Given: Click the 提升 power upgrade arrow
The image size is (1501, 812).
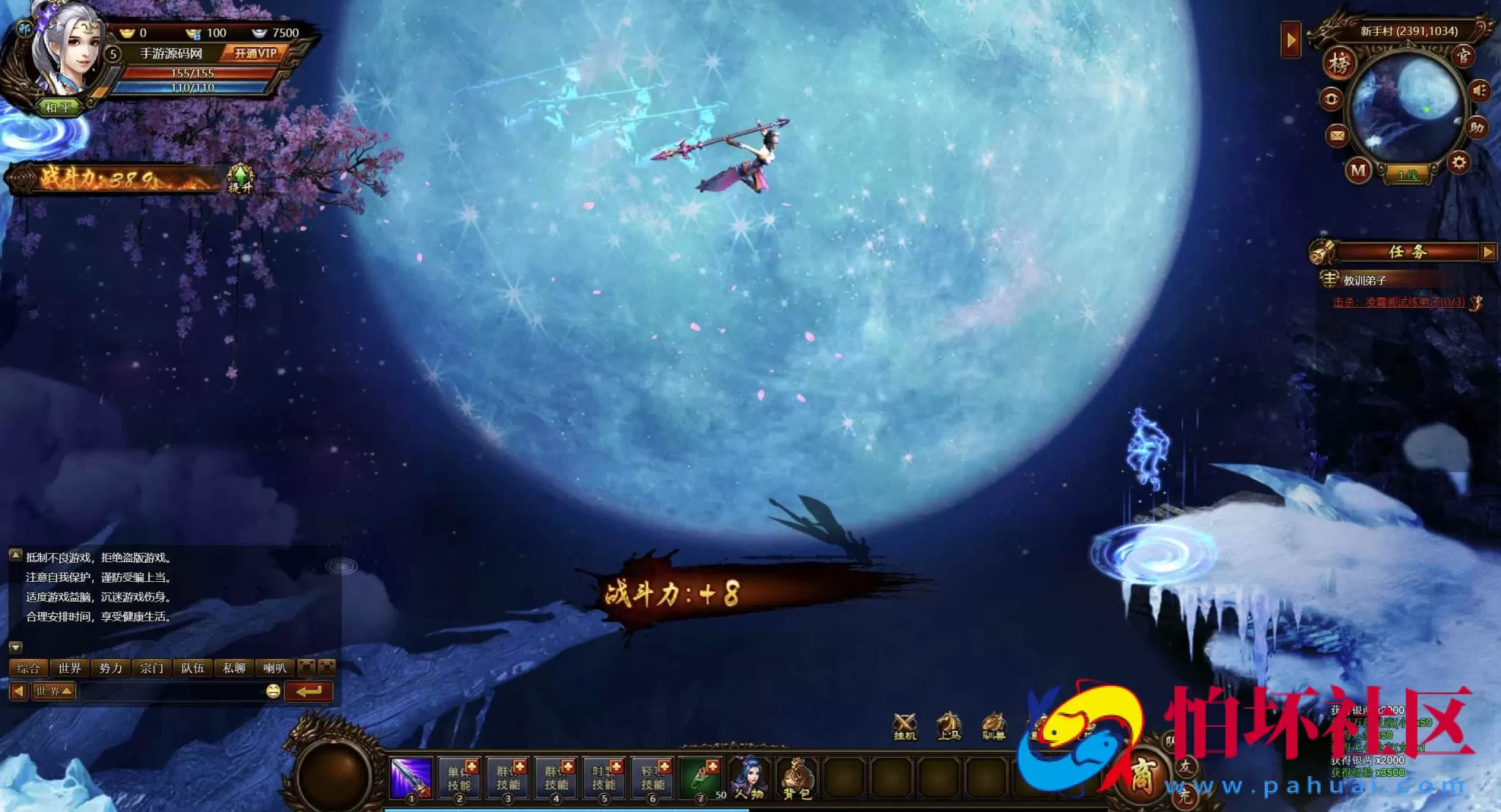Looking at the screenshot, I should click(240, 178).
